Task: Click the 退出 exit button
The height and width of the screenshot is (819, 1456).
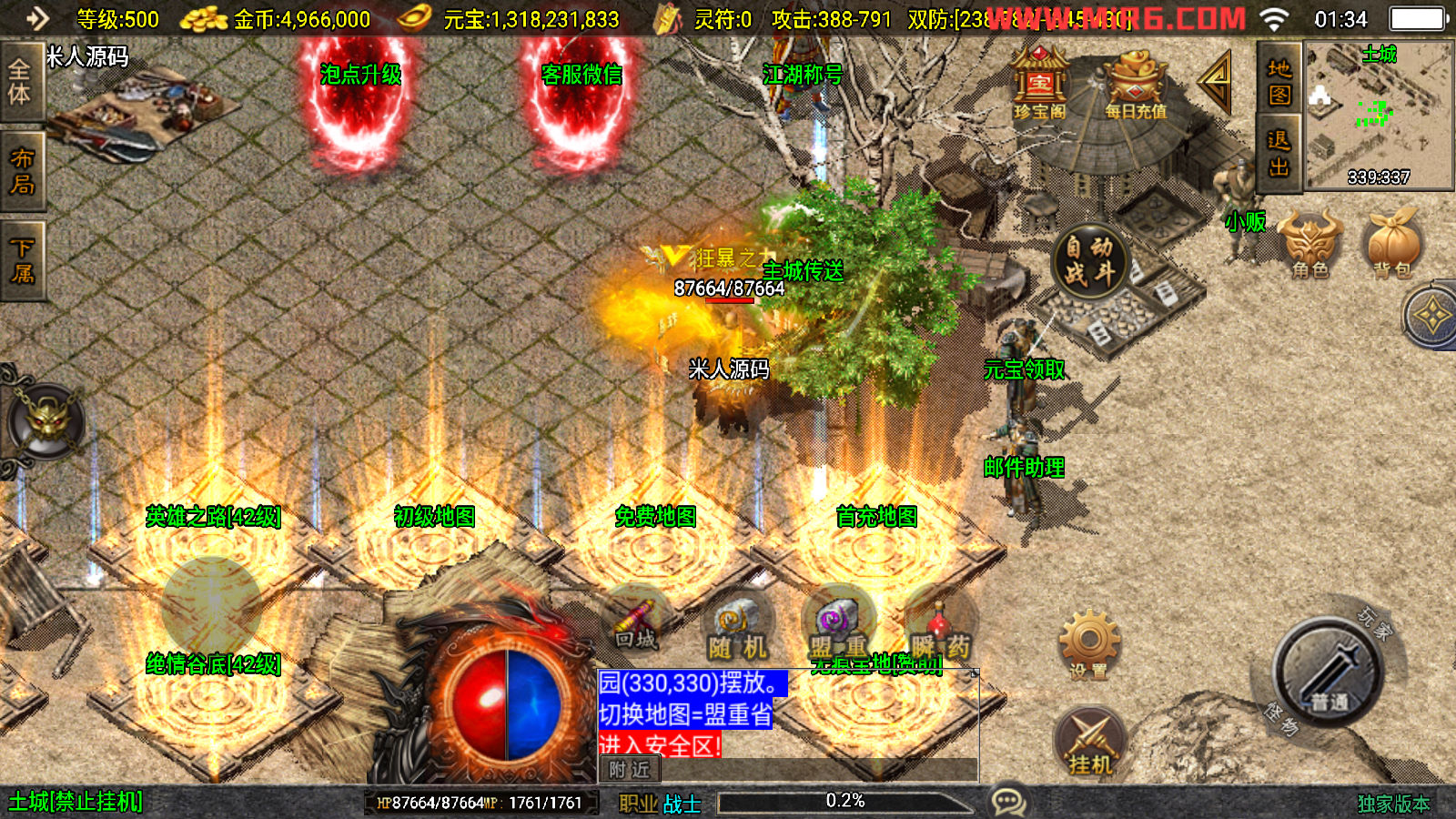Action: (1279, 153)
